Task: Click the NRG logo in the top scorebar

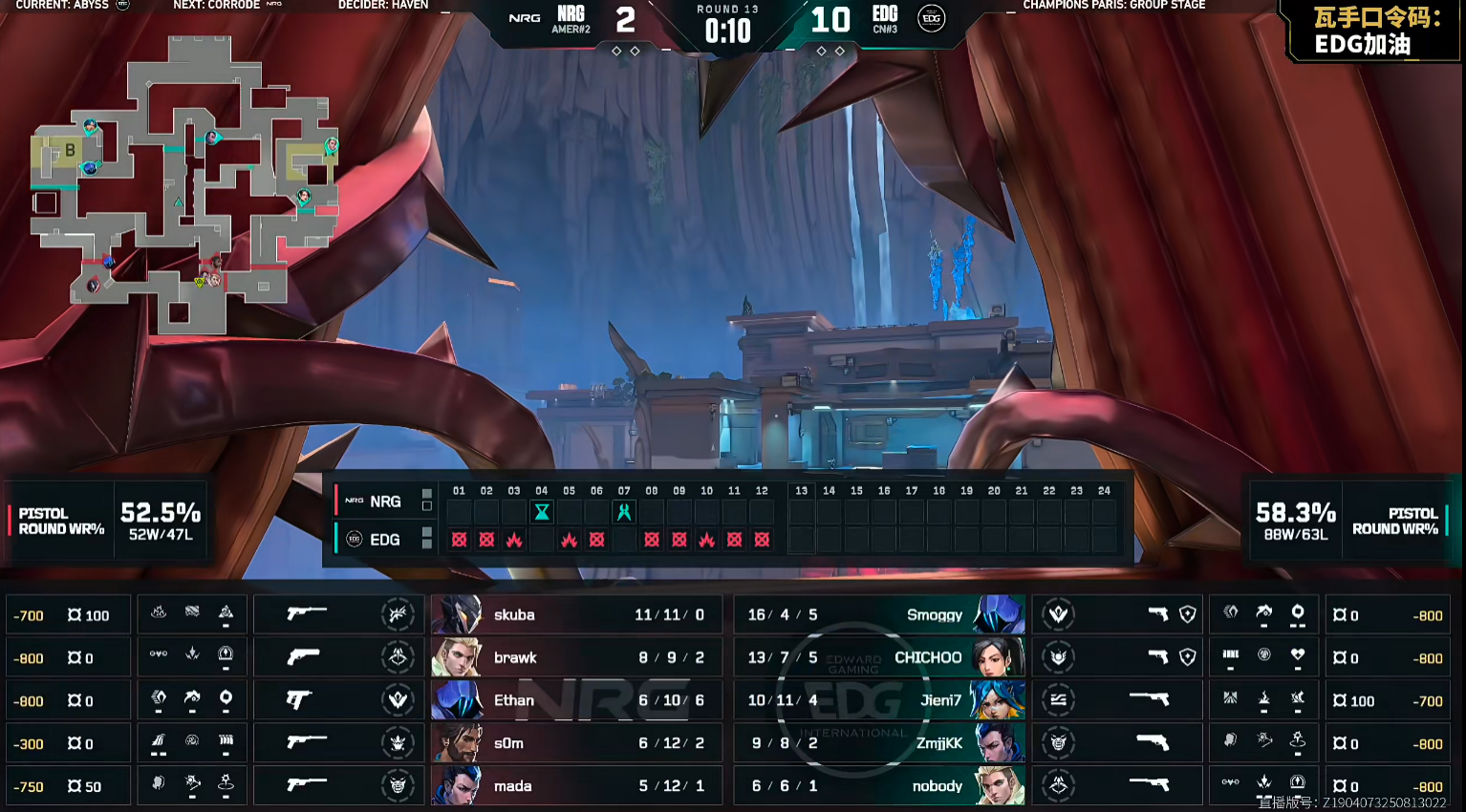Action: 525,18
